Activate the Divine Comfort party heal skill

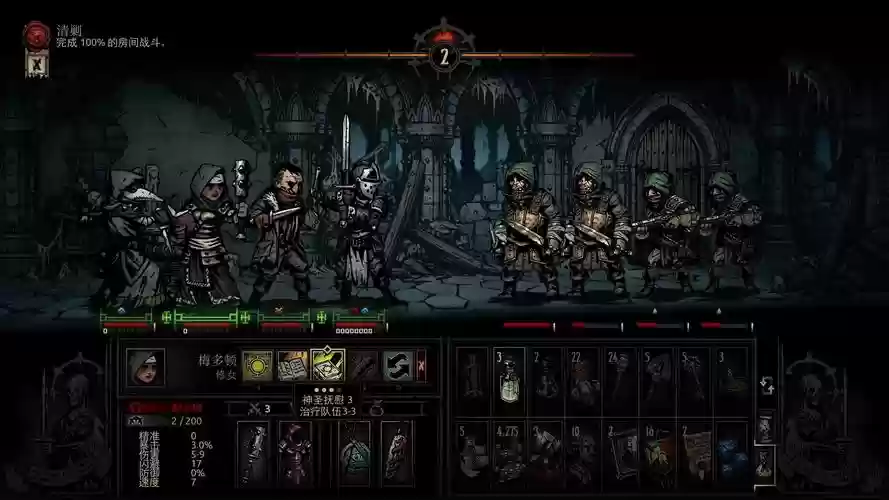coord(327,365)
